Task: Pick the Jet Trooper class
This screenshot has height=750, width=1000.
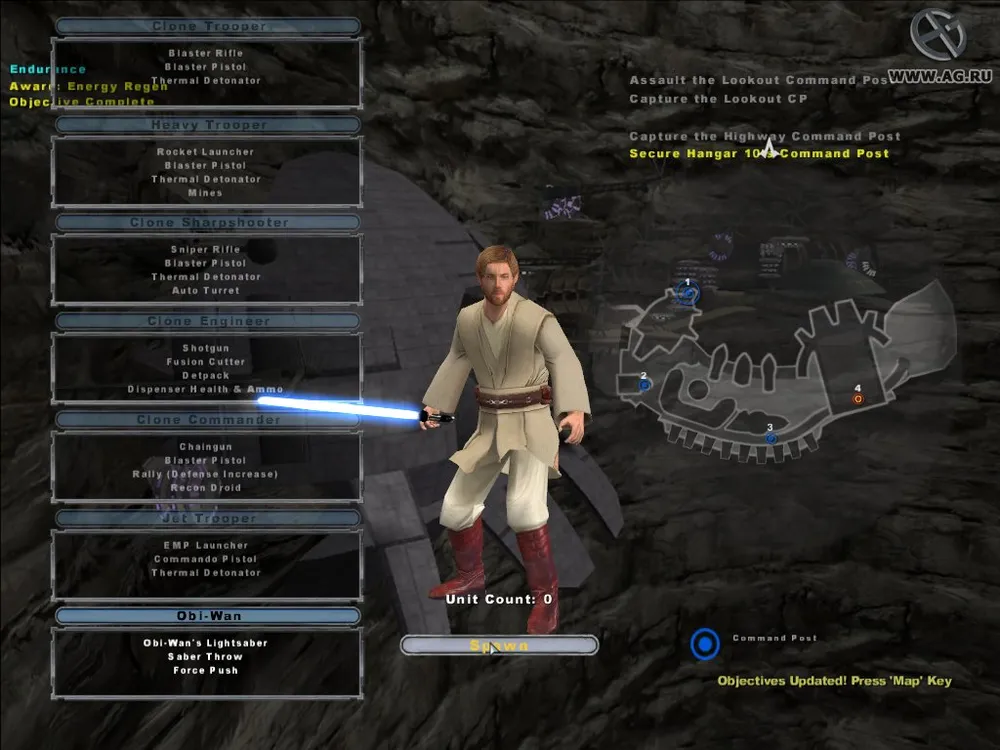Action: click(x=208, y=518)
